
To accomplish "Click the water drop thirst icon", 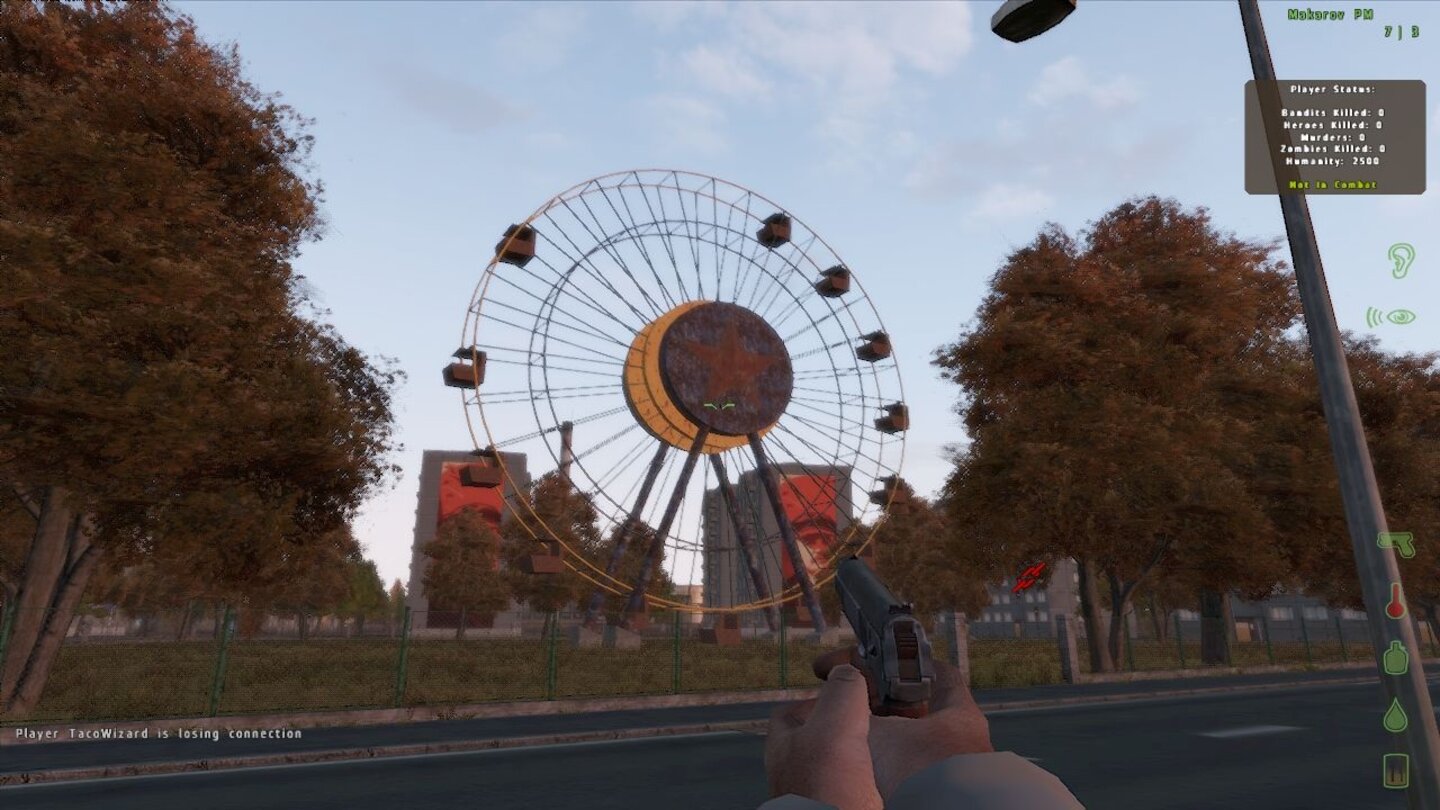I will click(1395, 713).
